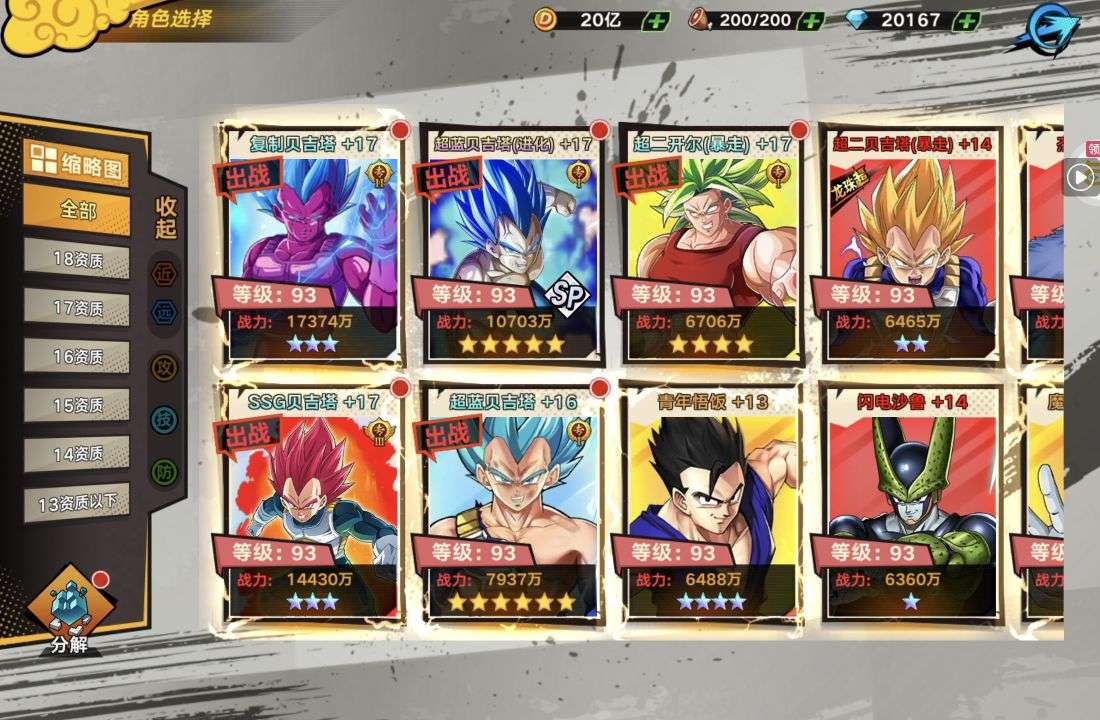This screenshot has width=1100, height=720.
Task: Add more diamonds with the plus button
Action: pyautogui.click(x=966, y=20)
